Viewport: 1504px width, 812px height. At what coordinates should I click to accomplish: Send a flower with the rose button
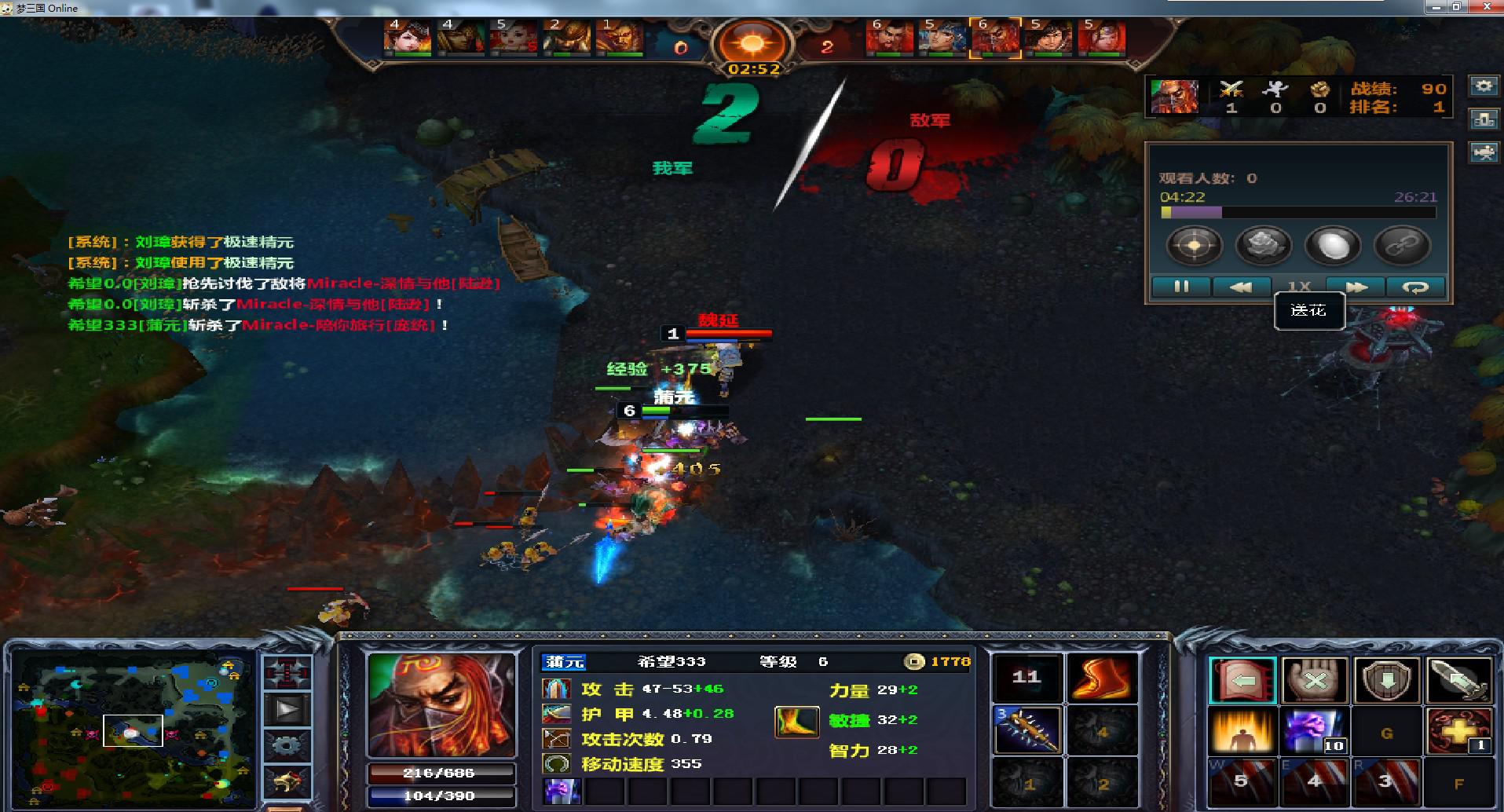[1264, 246]
